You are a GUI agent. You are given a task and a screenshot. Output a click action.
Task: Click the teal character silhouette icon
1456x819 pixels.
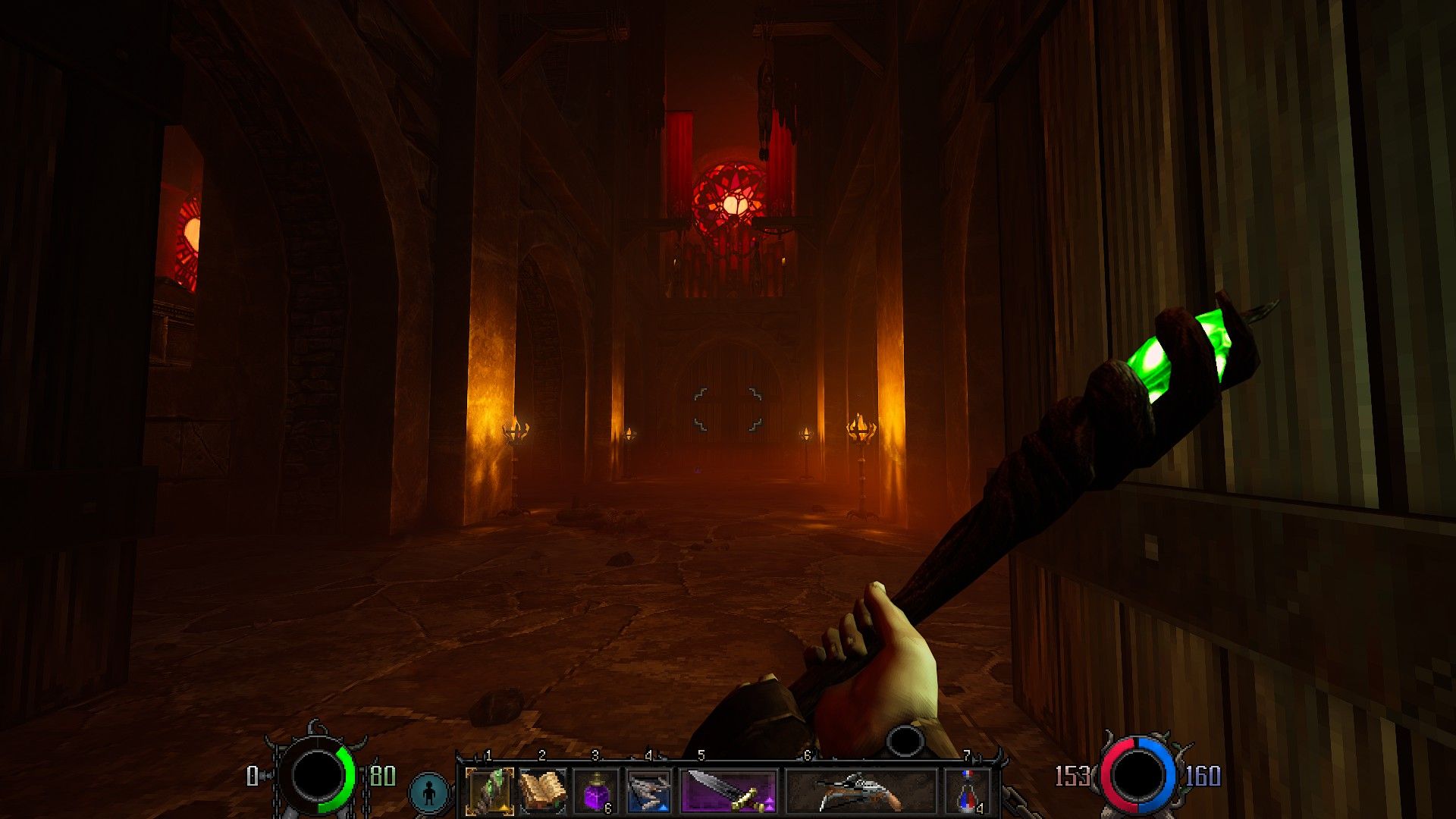tap(430, 792)
